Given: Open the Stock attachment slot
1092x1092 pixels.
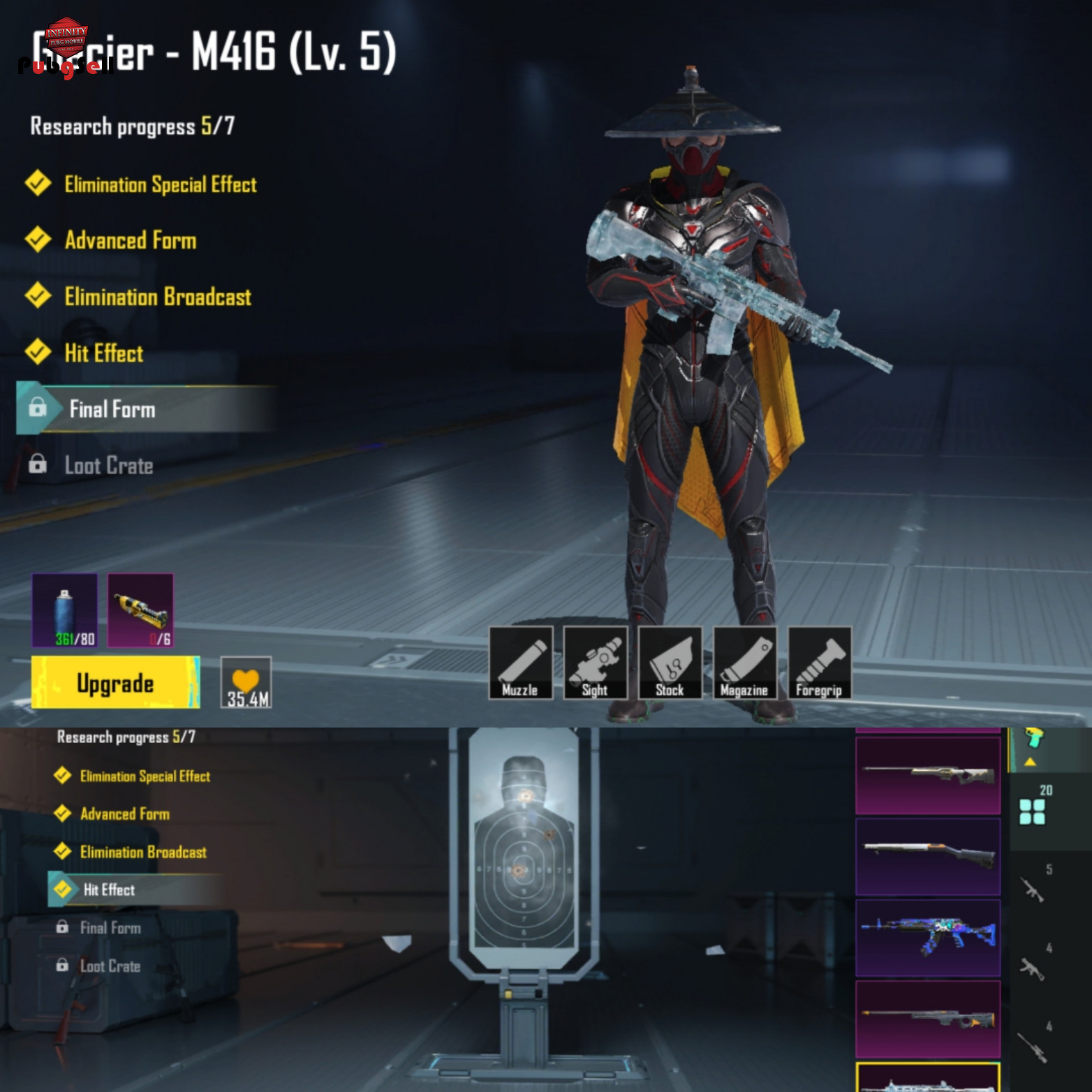Looking at the screenshot, I should point(670,663).
